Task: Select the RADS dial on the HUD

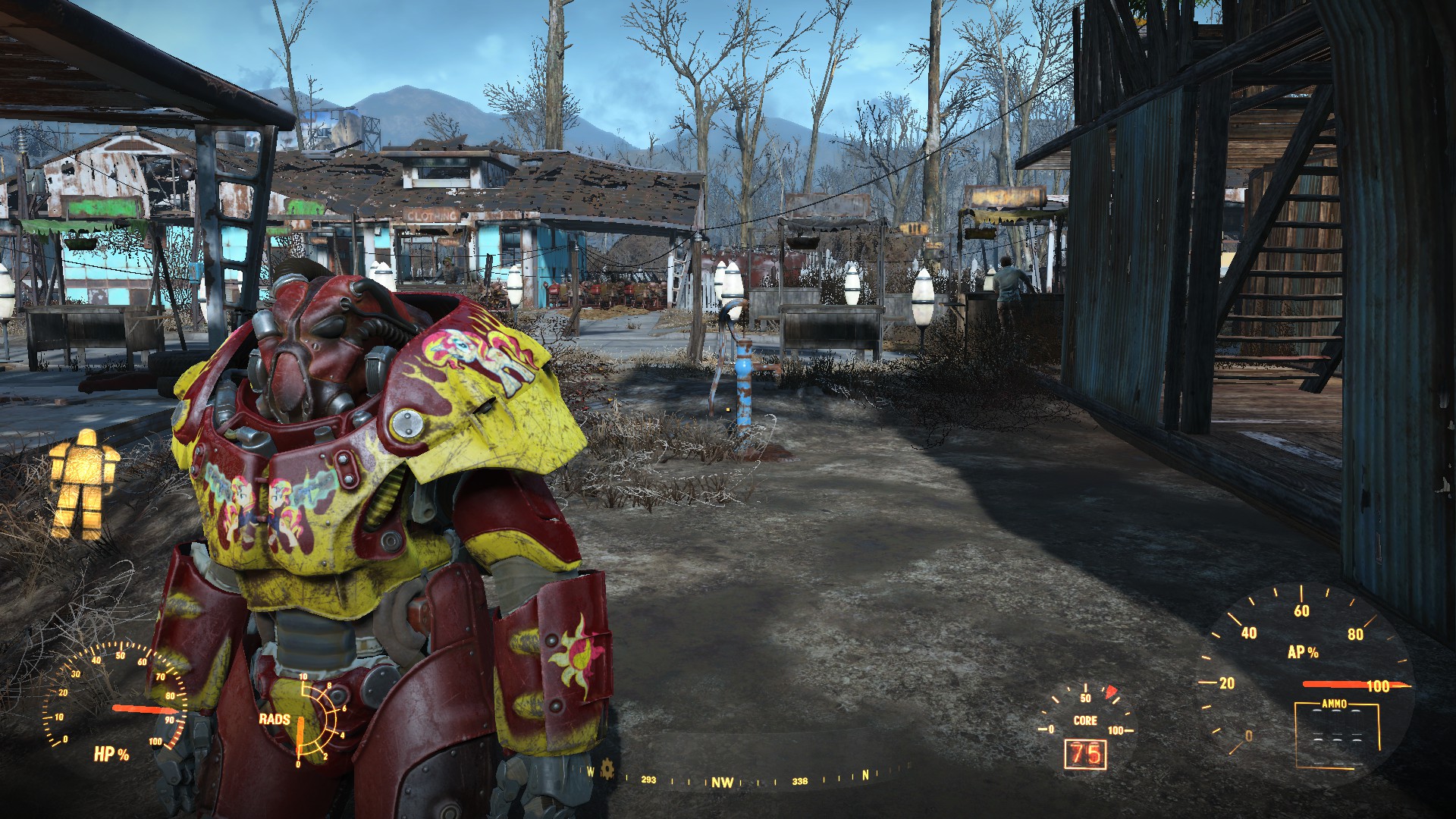Action: pyautogui.click(x=322, y=720)
